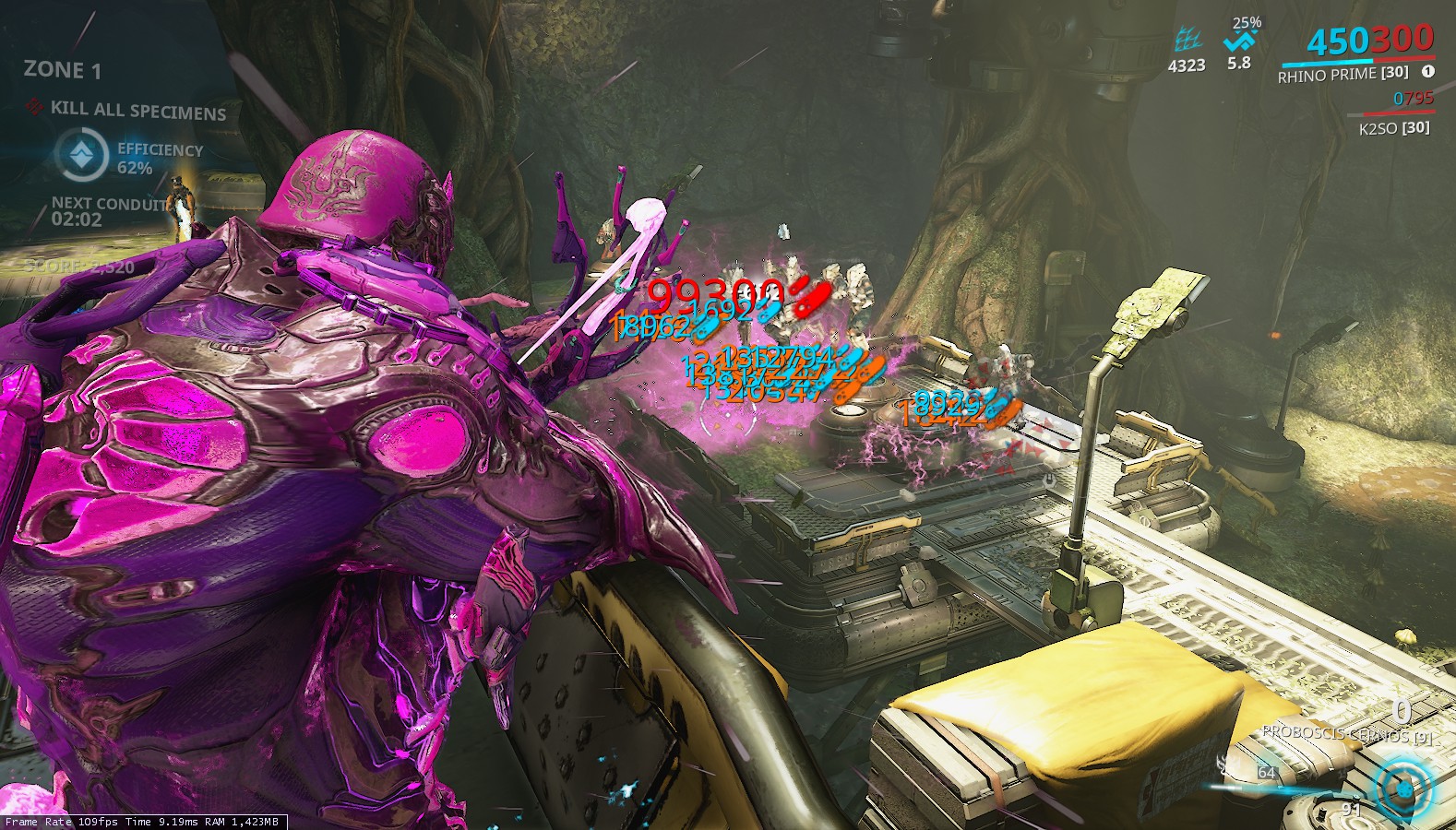Image resolution: width=1456 pixels, height=830 pixels.
Task: Expand the Zone 1 mission panel
Action: (61, 69)
